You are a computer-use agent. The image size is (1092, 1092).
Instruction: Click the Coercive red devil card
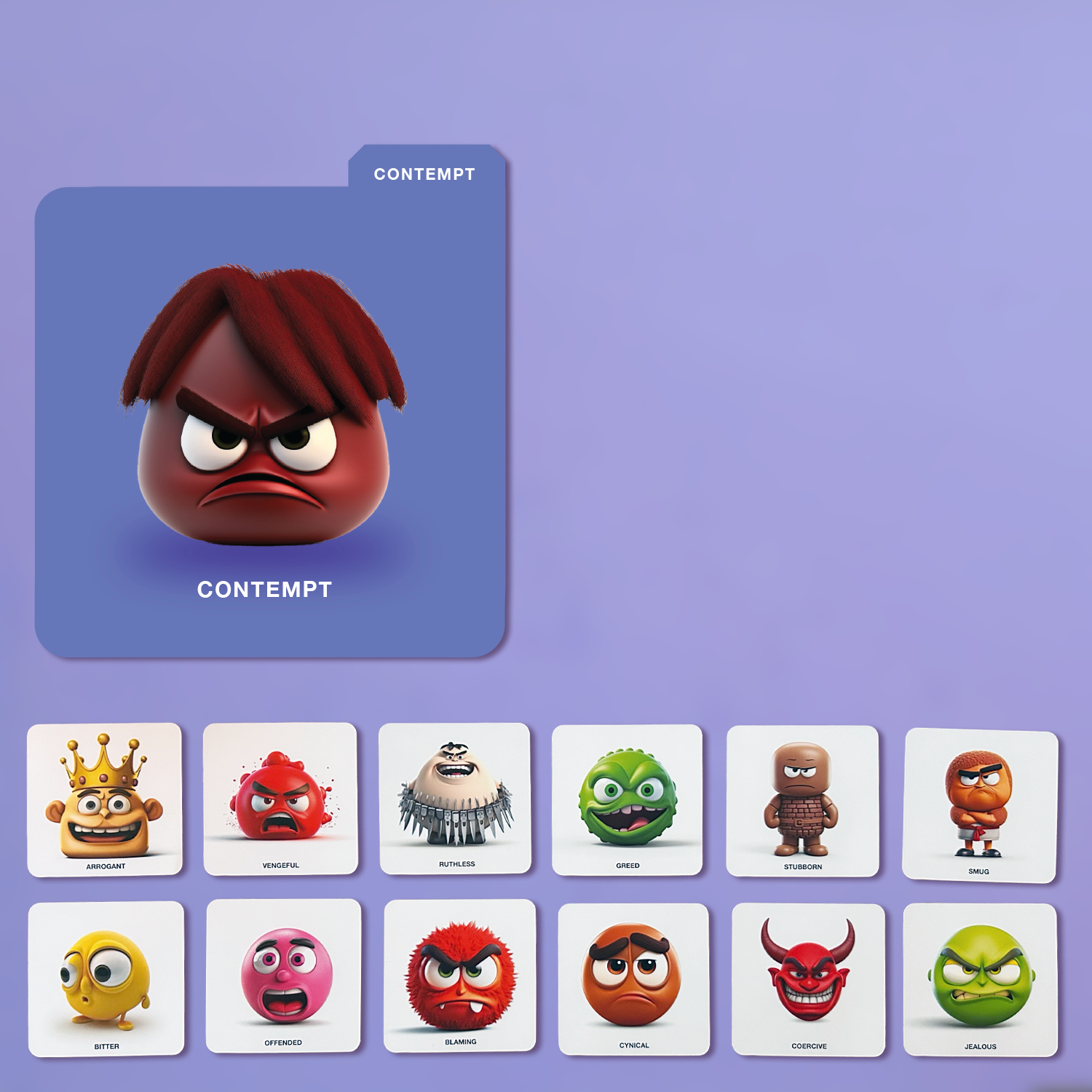(x=808, y=979)
